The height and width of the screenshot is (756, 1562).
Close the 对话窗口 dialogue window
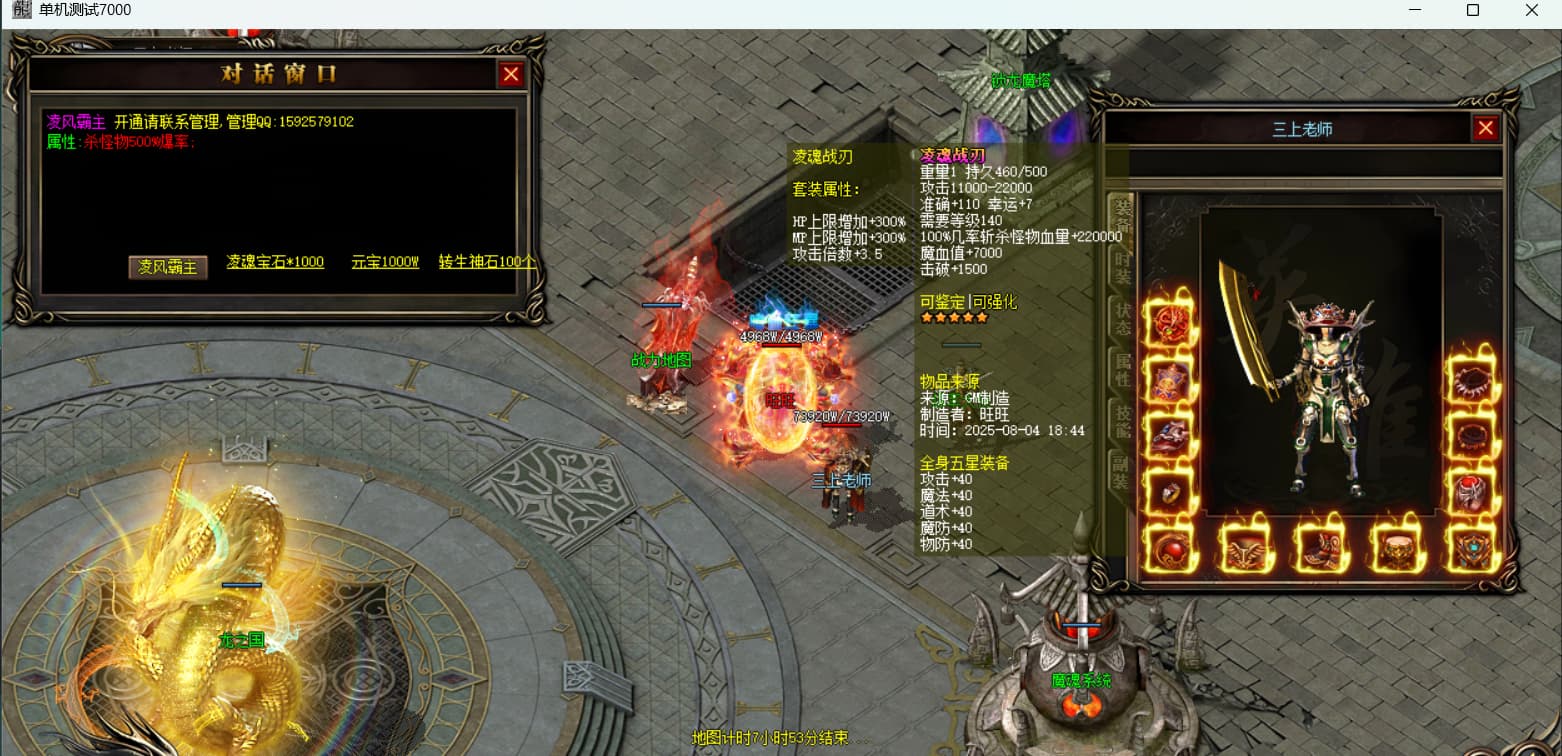pos(510,74)
